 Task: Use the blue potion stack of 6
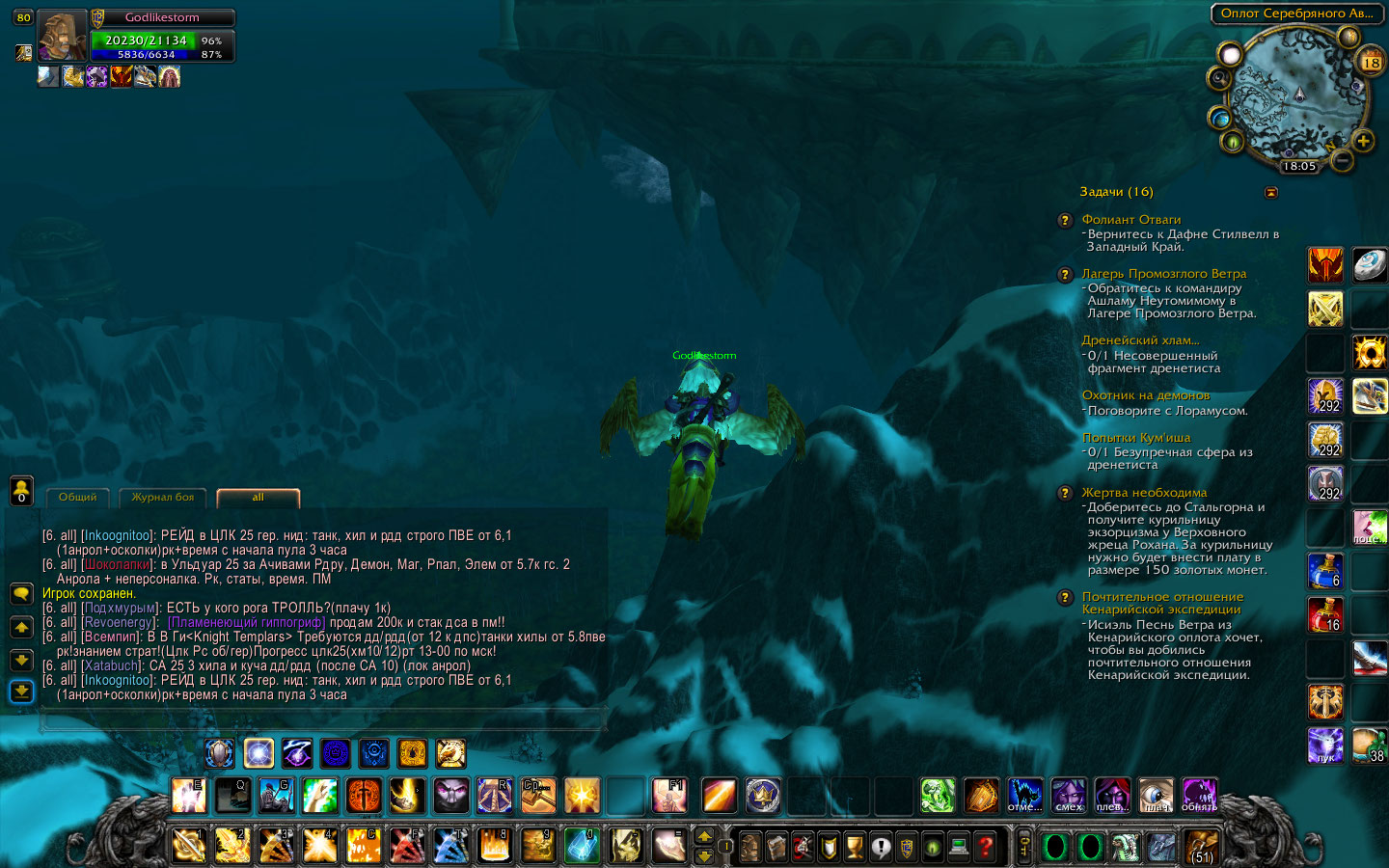pos(1325,571)
